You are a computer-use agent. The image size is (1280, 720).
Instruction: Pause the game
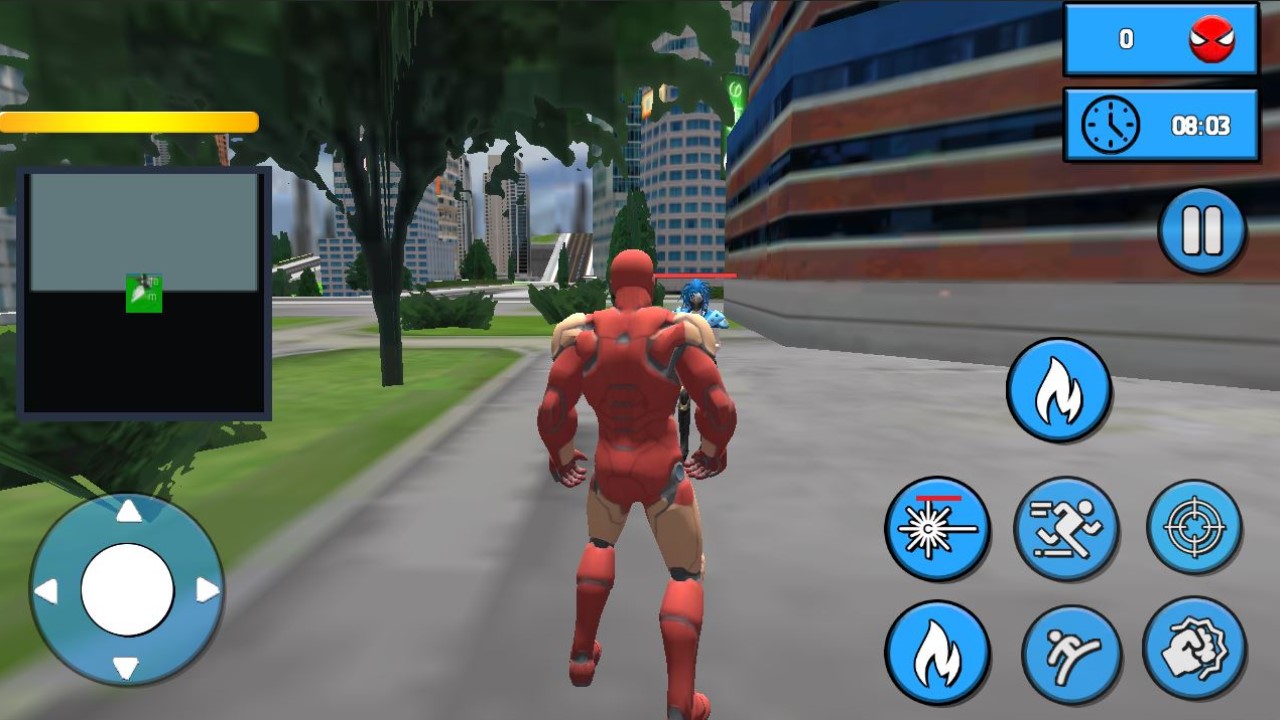point(1201,229)
